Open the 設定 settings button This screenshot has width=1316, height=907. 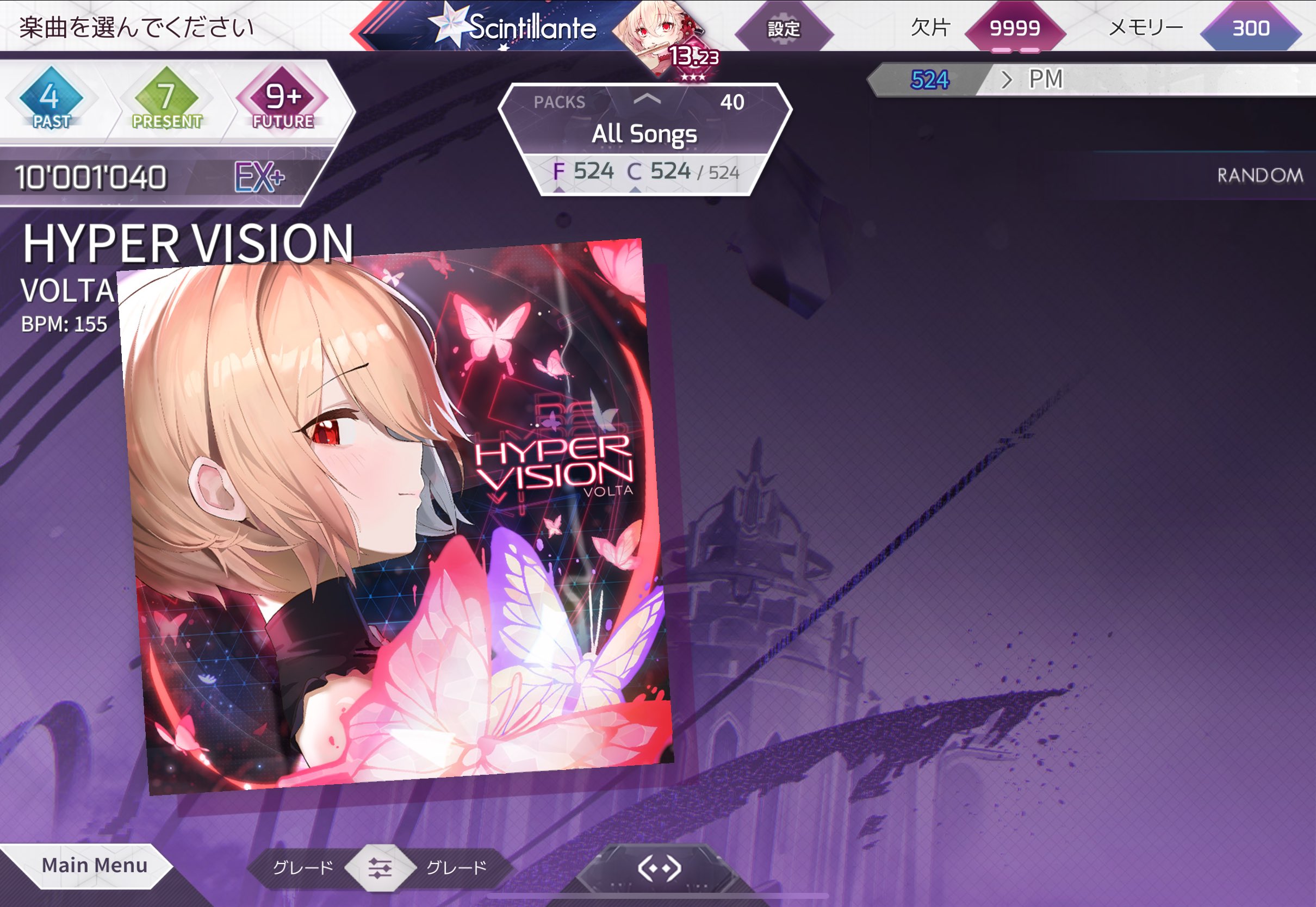(x=784, y=28)
